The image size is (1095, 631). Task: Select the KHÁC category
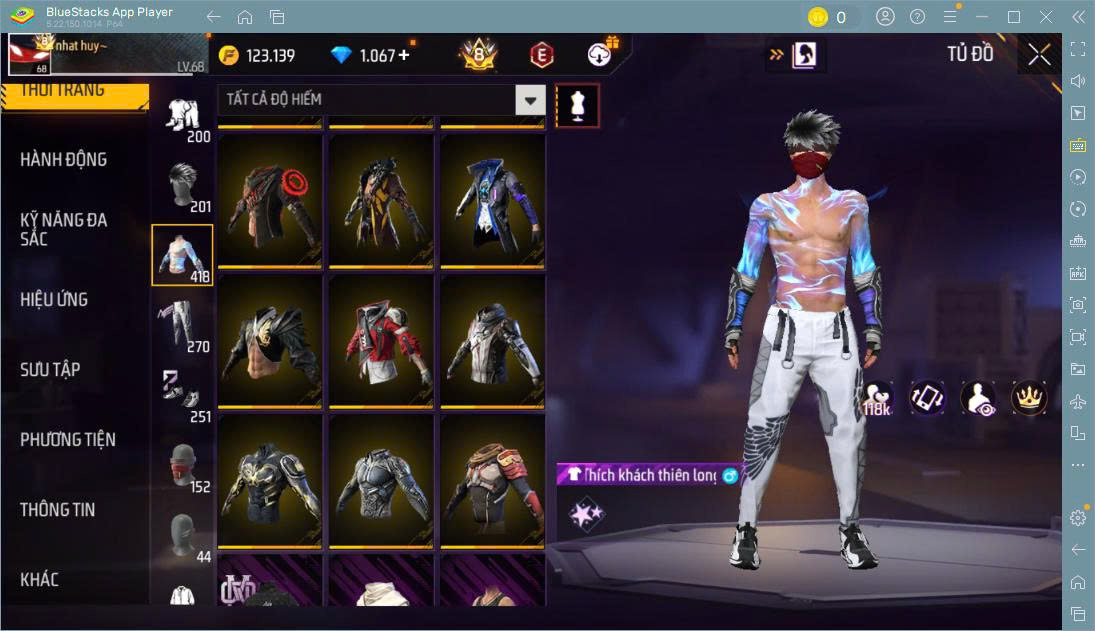40,580
